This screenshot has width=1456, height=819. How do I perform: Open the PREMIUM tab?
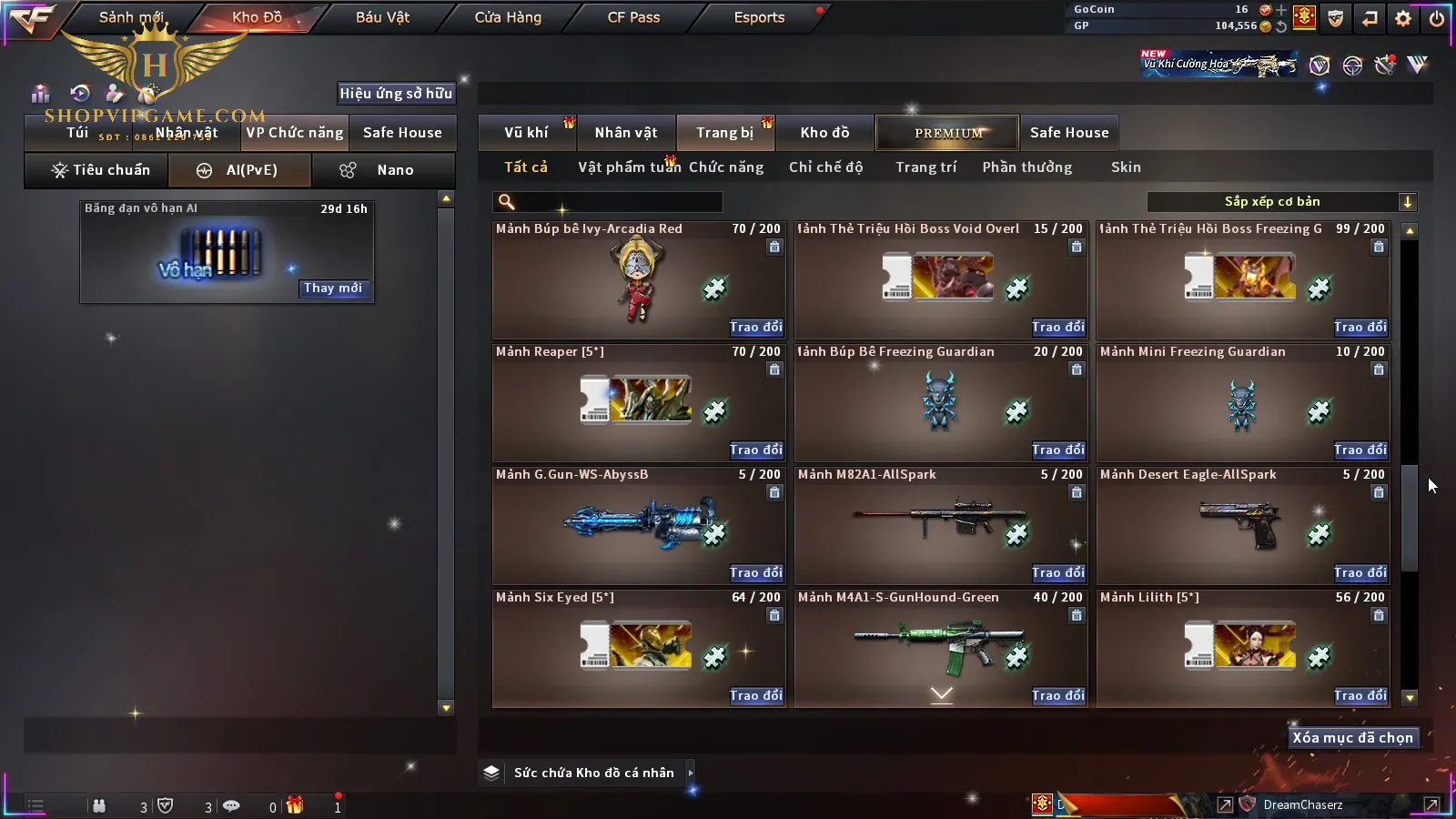click(947, 133)
